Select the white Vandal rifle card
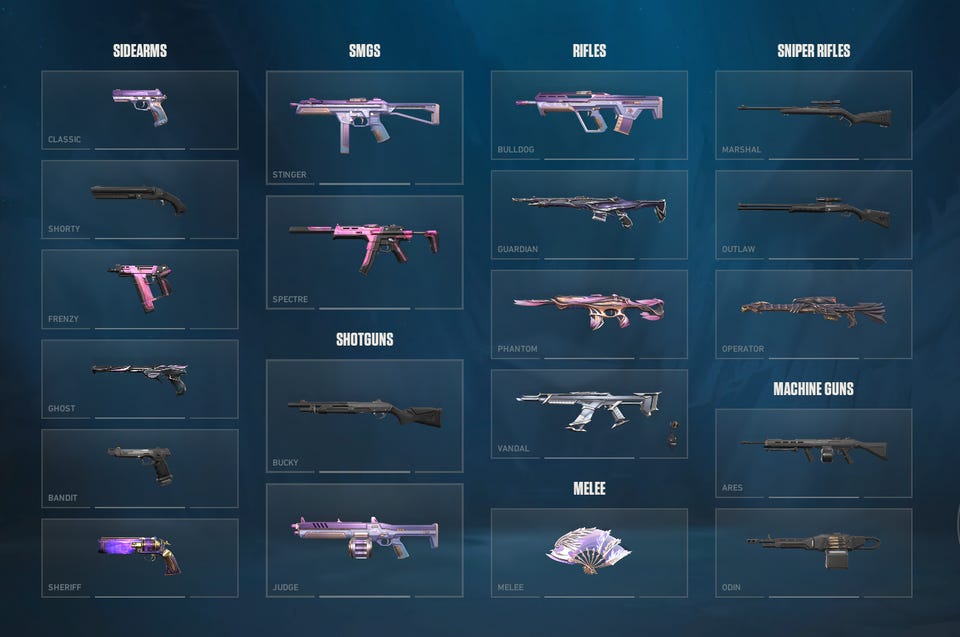Image resolution: width=960 pixels, height=637 pixels. click(589, 414)
